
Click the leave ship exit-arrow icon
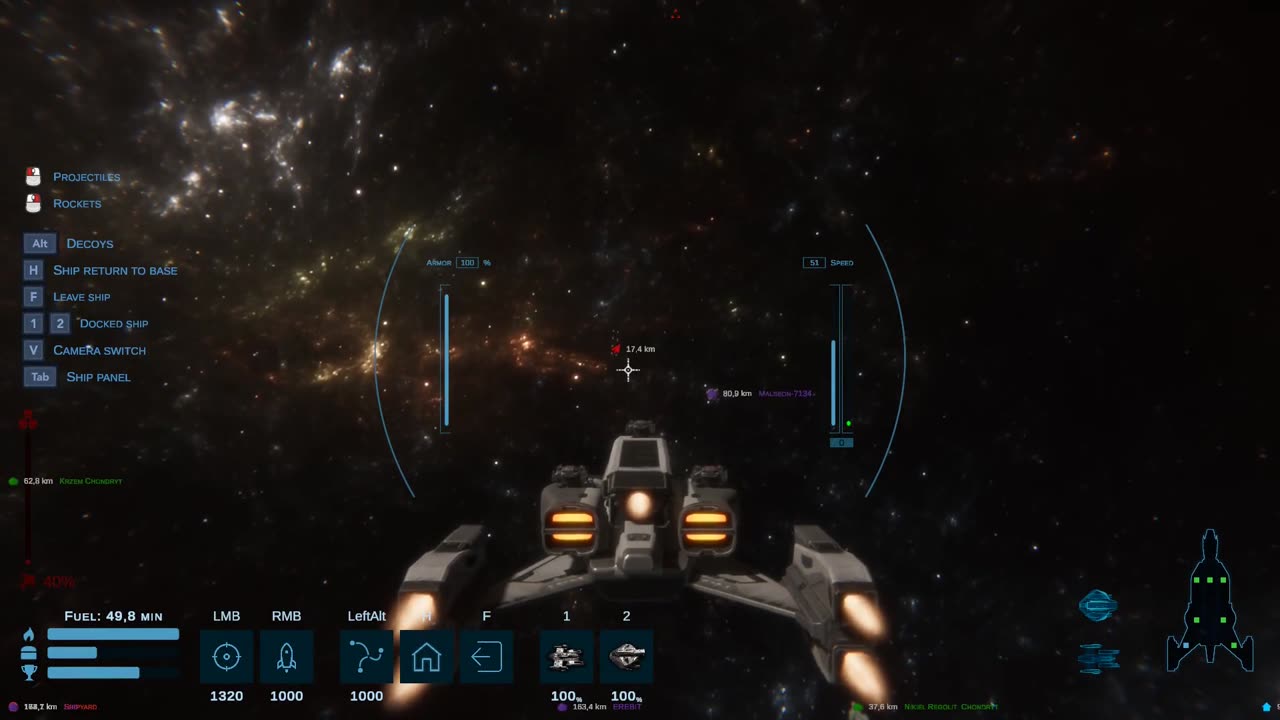coord(486,657)
